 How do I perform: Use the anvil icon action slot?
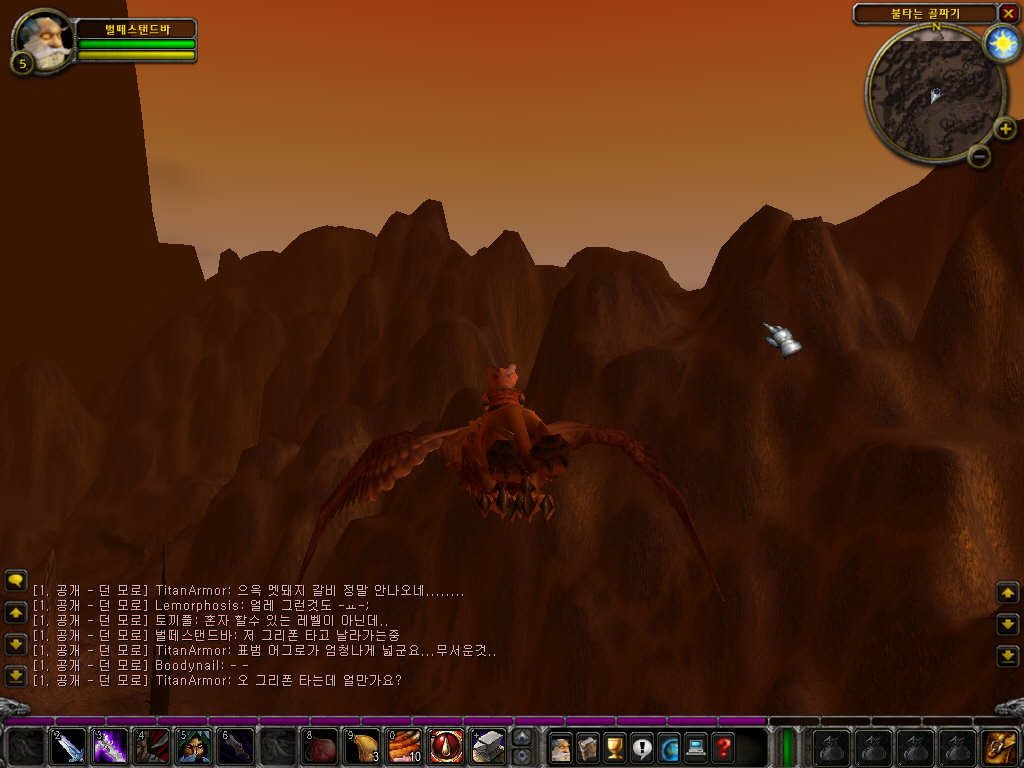tap(488, 747)
